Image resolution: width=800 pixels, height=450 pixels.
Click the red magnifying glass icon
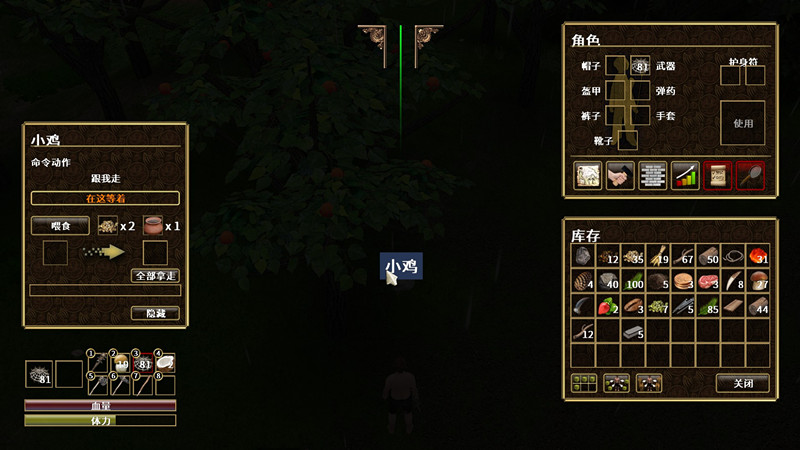[750, 175]
